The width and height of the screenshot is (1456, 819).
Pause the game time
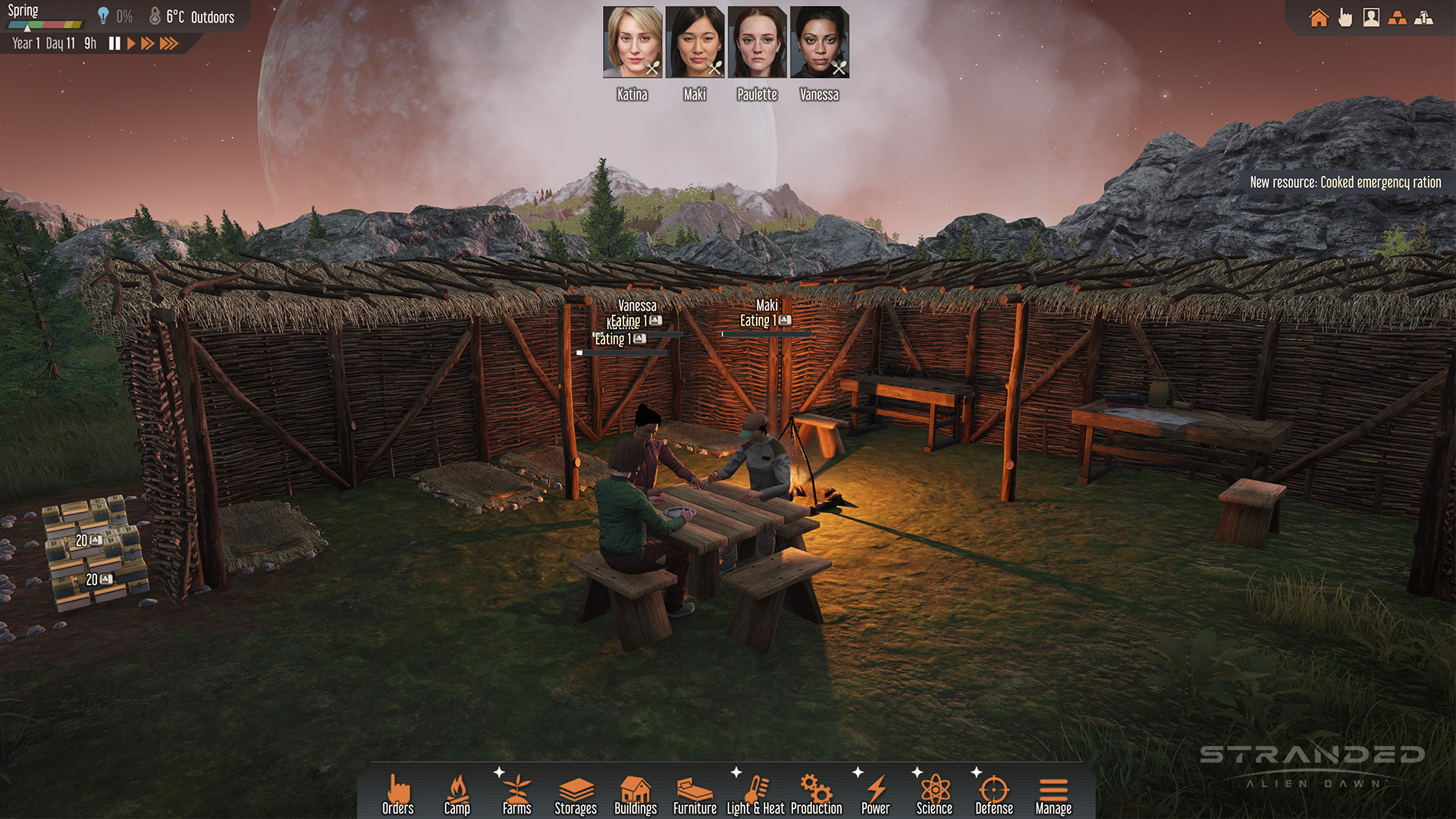(115, 43)
